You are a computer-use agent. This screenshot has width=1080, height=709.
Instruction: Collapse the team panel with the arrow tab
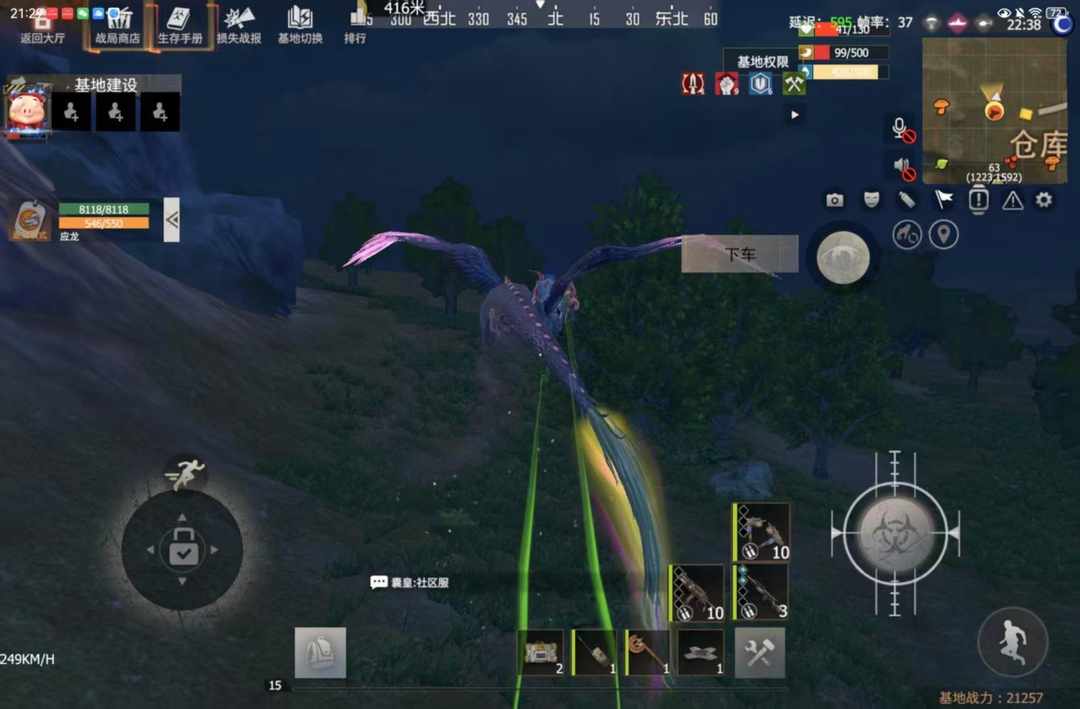(x=172, y=220)
